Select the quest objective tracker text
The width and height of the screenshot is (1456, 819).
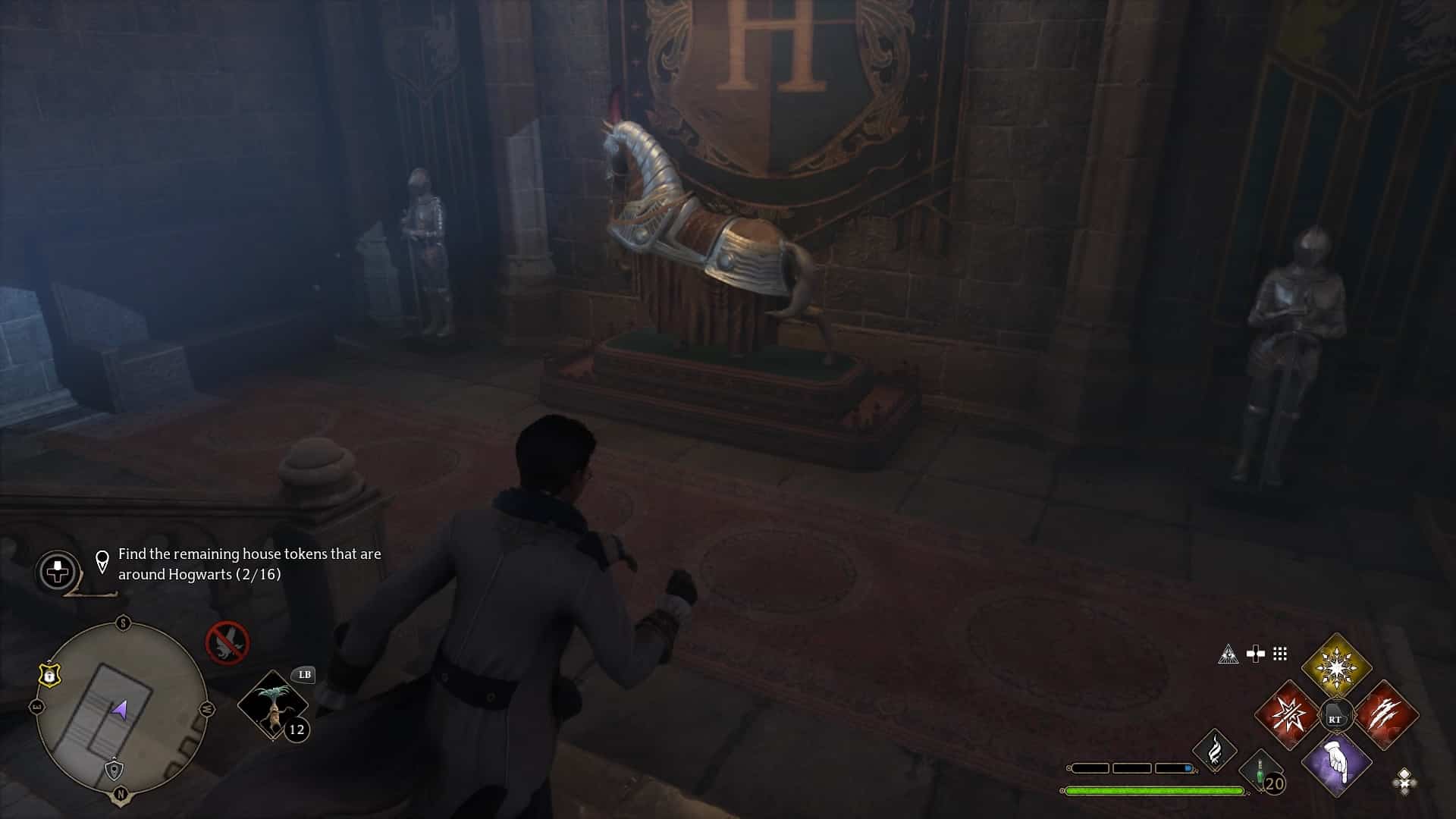[249, 564]
